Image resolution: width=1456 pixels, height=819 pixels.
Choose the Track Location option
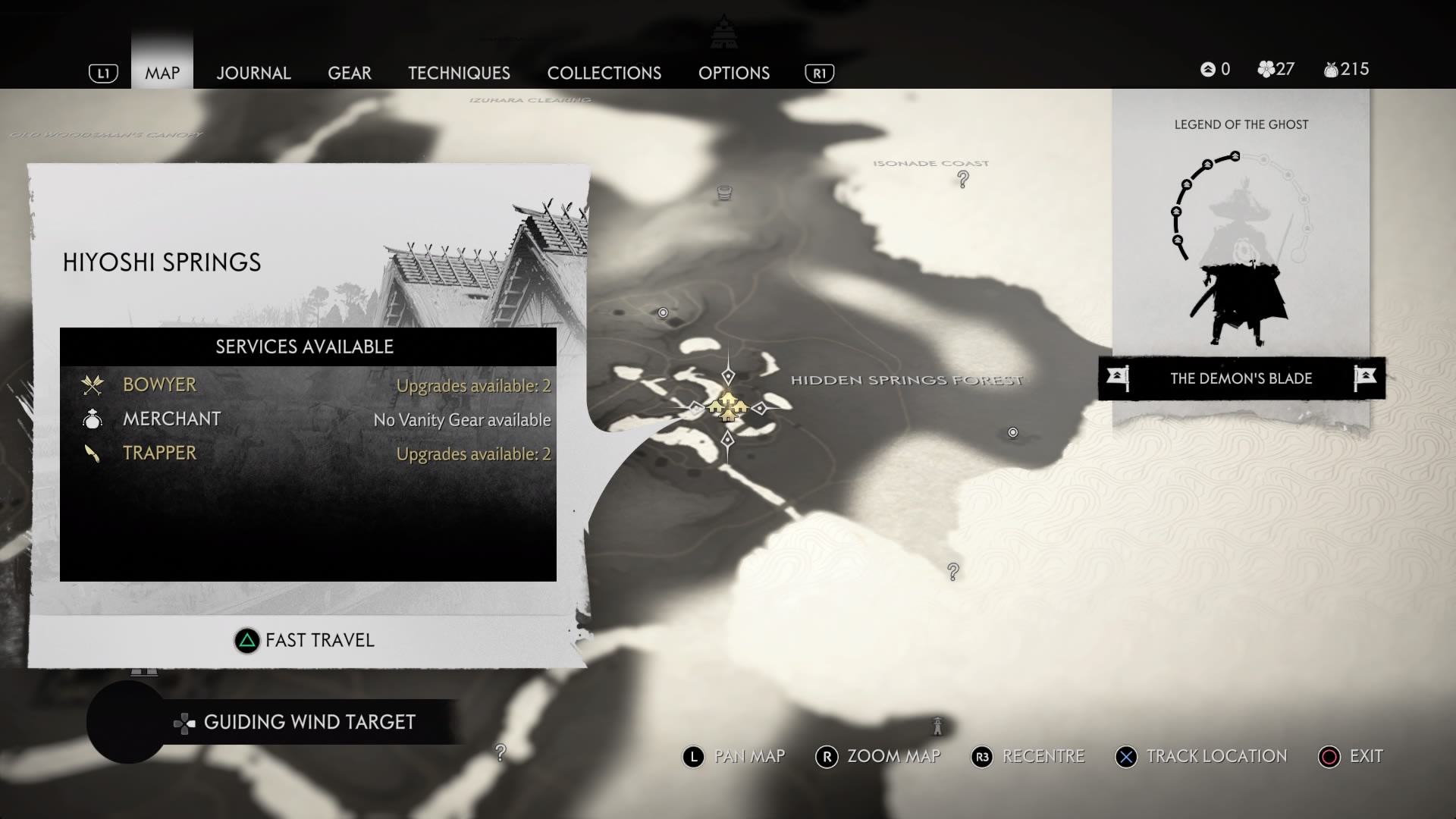click(1202, 757)
